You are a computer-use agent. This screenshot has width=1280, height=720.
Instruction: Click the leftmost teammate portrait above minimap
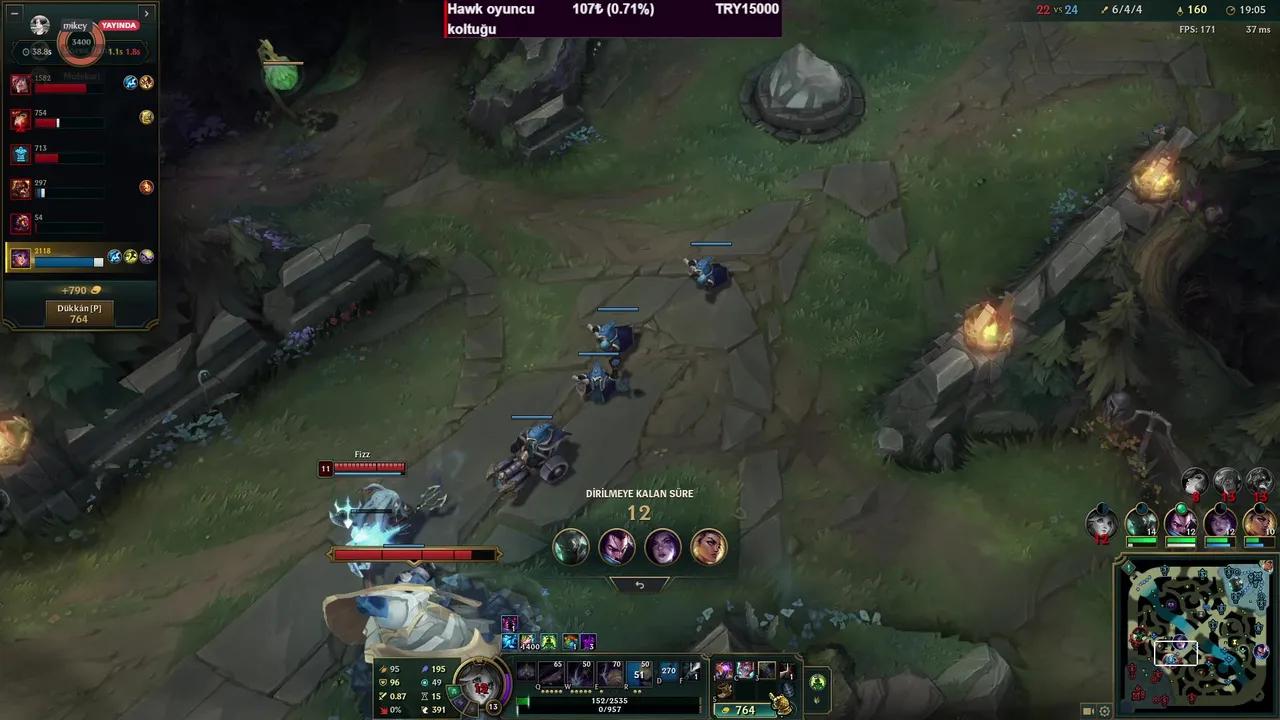1101,521
